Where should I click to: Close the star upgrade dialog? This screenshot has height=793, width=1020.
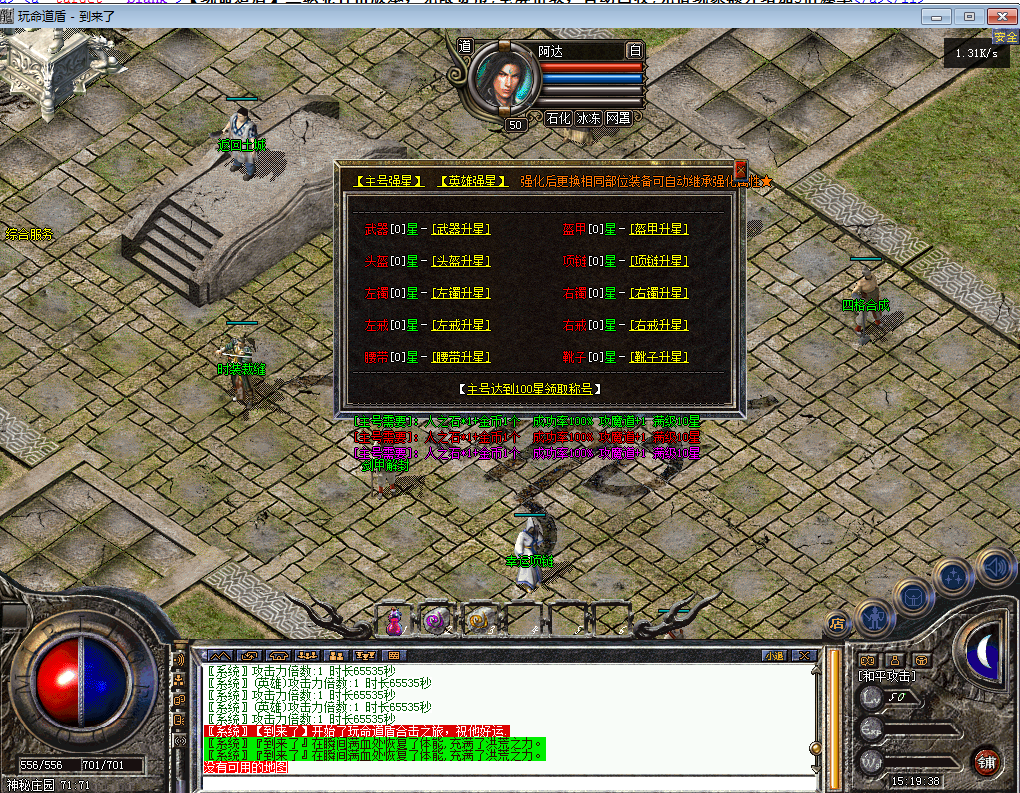point(741,169)
